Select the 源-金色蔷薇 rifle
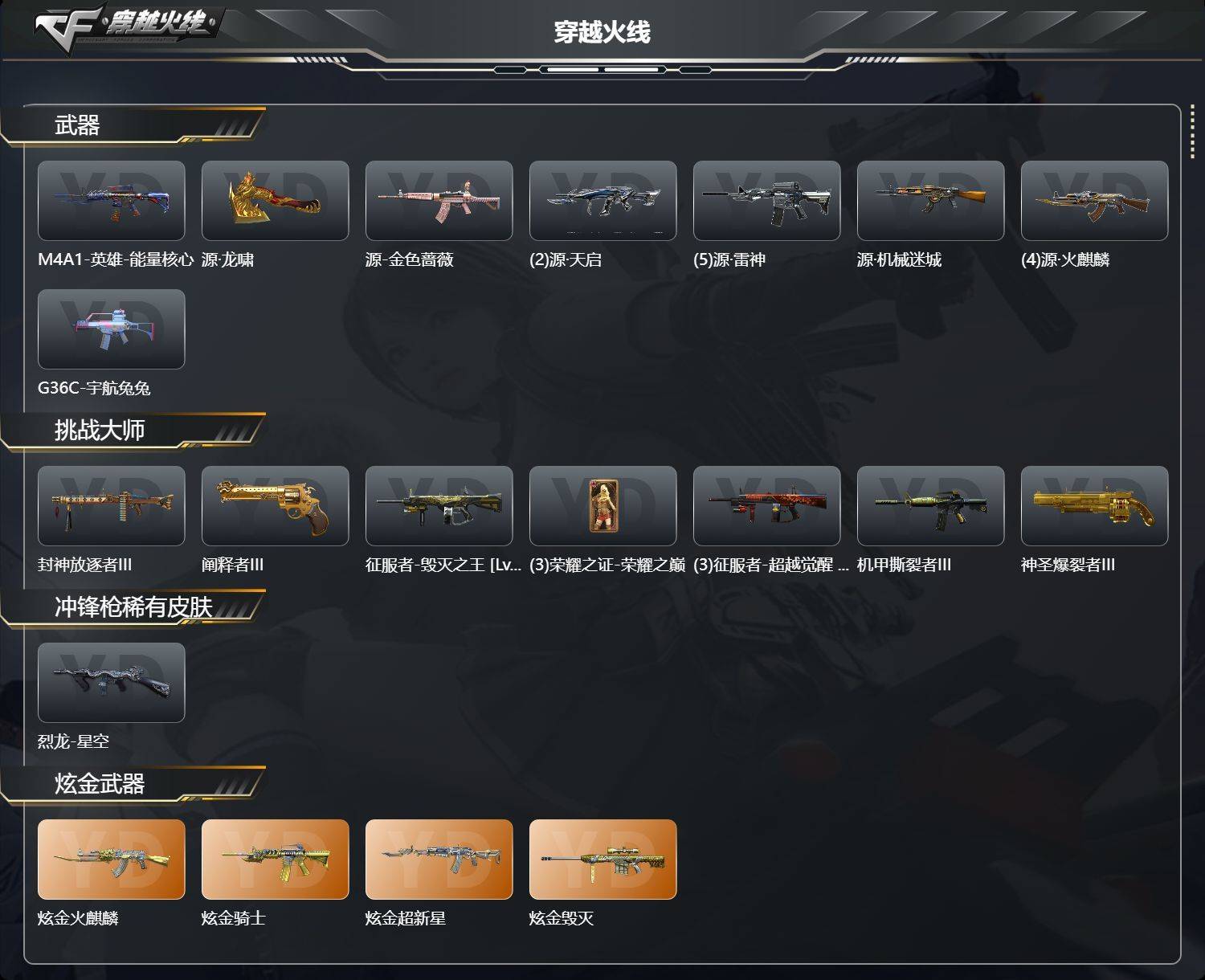 click(439, 200)
